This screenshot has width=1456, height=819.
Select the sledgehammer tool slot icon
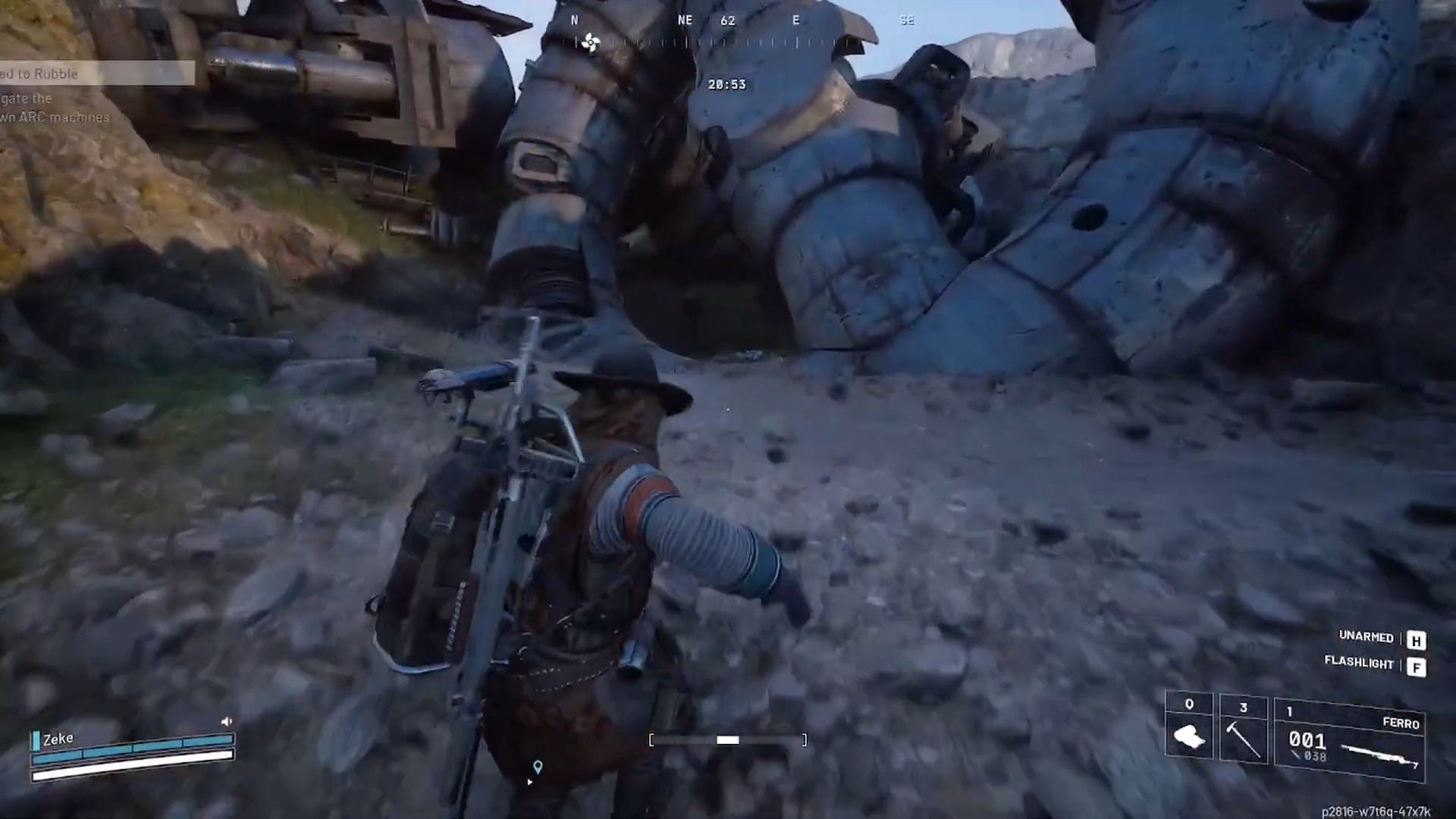tap(1244, 739)
